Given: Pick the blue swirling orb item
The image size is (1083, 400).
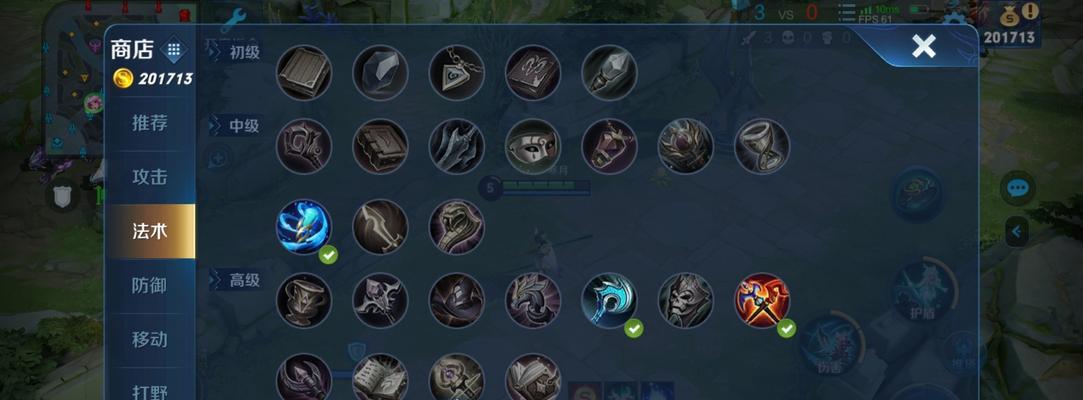Looking at the screenshot, I should coord(303,226).
